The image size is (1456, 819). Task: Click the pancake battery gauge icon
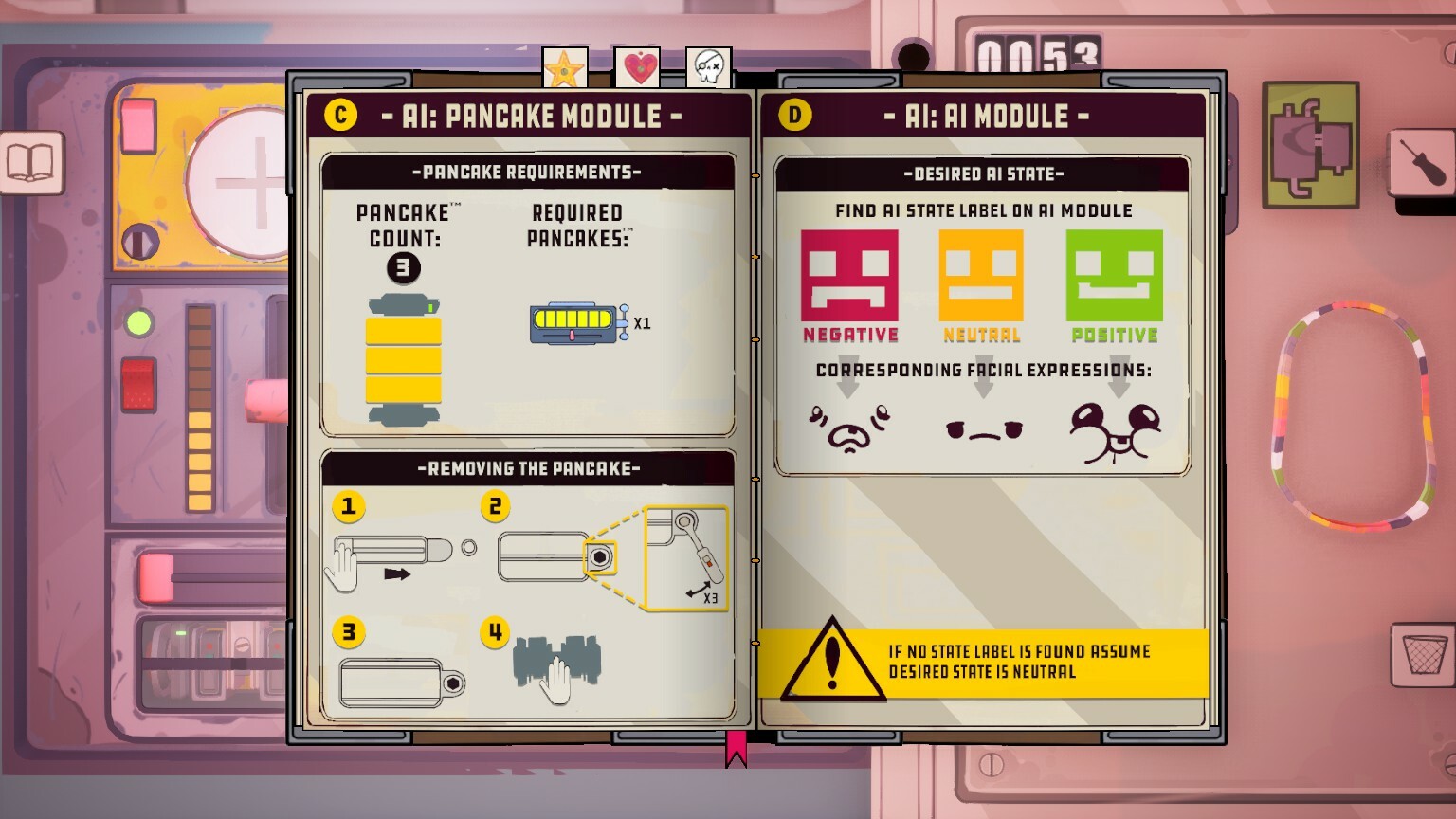(573, 323)
